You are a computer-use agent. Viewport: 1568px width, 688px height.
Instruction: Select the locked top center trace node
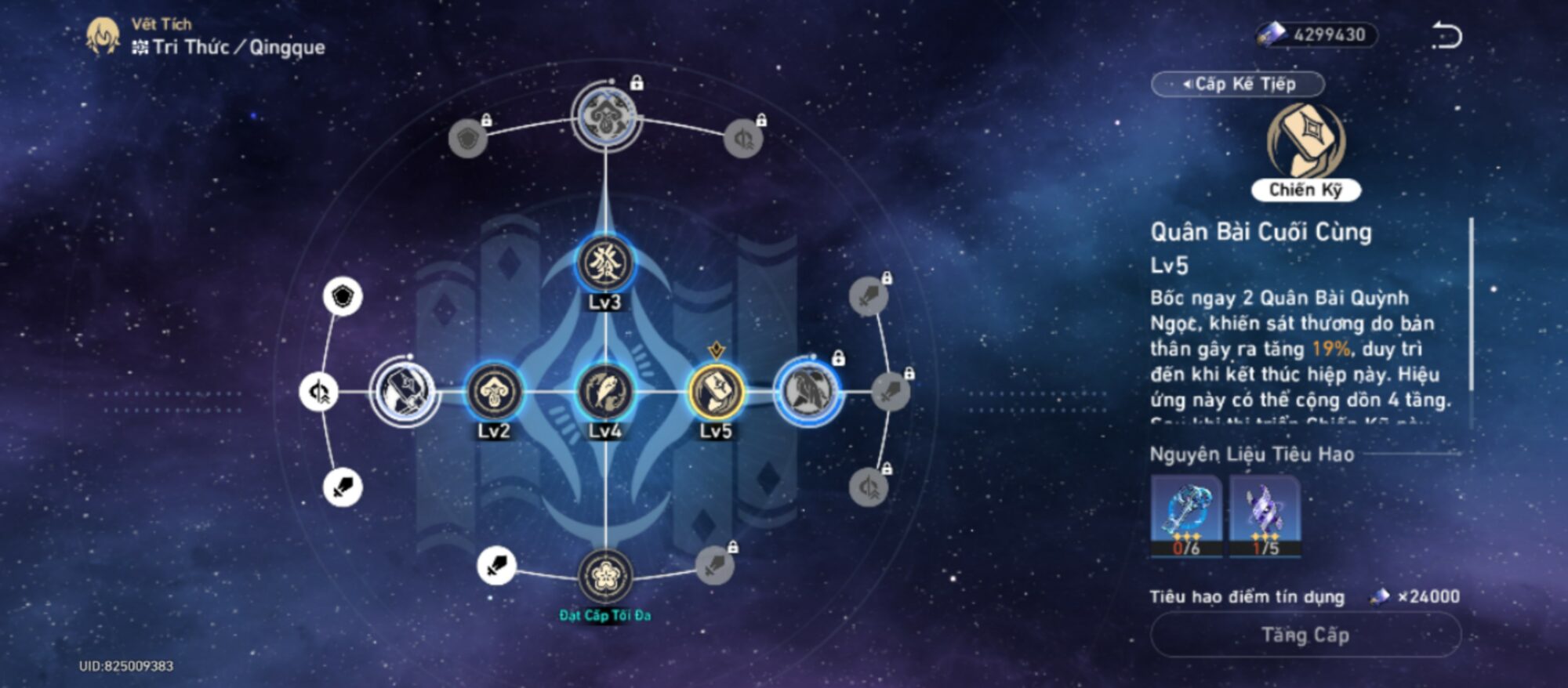coord(606,117)
